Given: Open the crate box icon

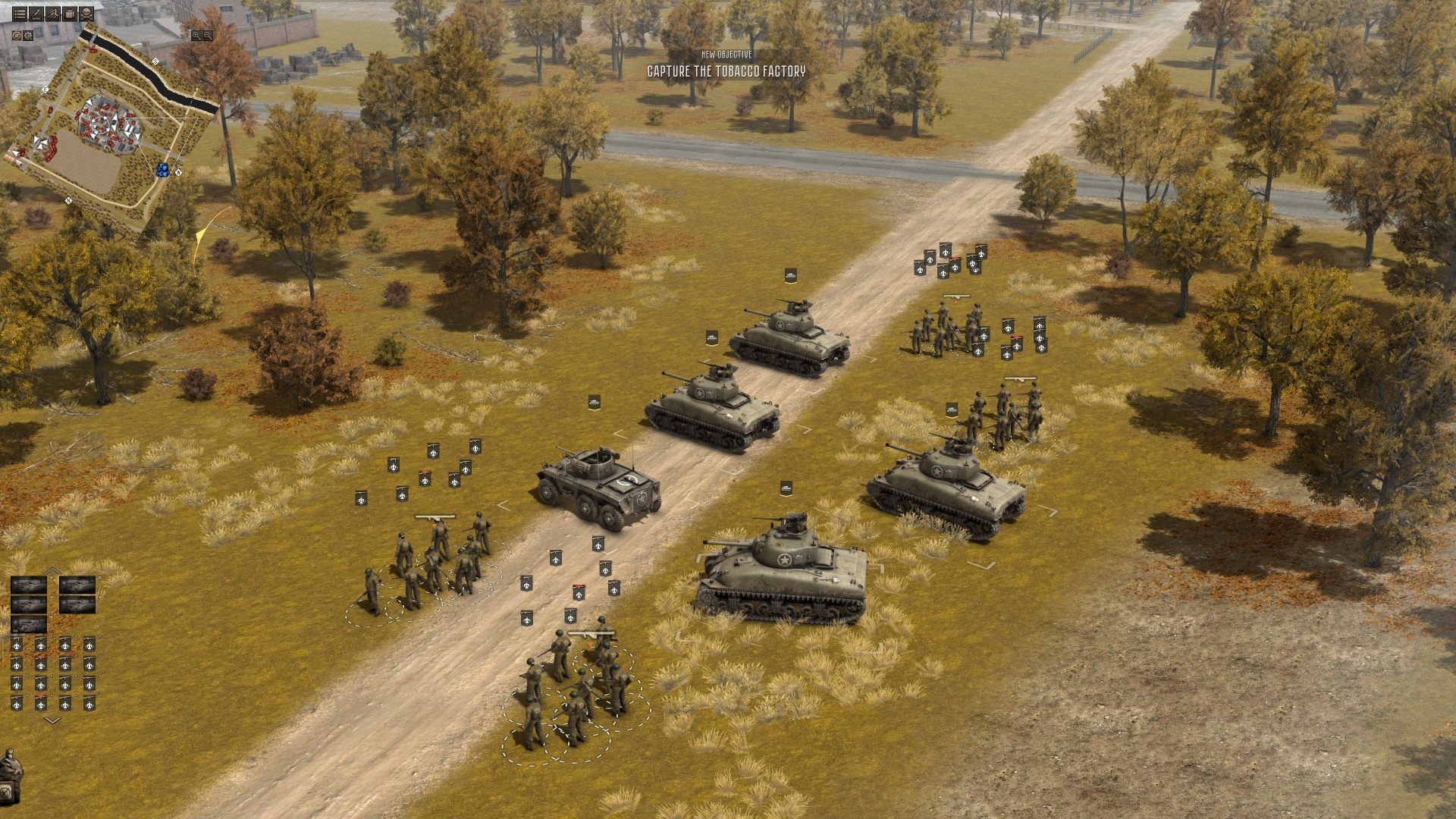Looking at the screenshot, I should click(x=70, y=14).
